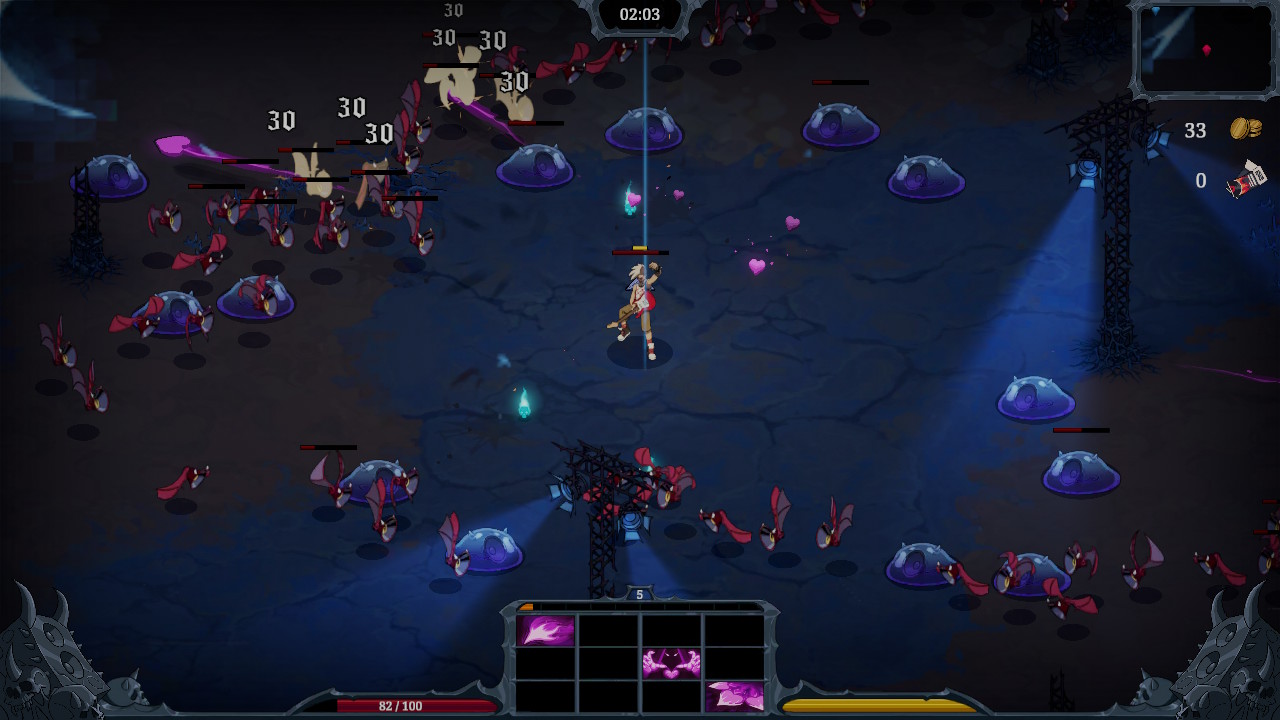Click the minimap panel

click(1203, 48)
